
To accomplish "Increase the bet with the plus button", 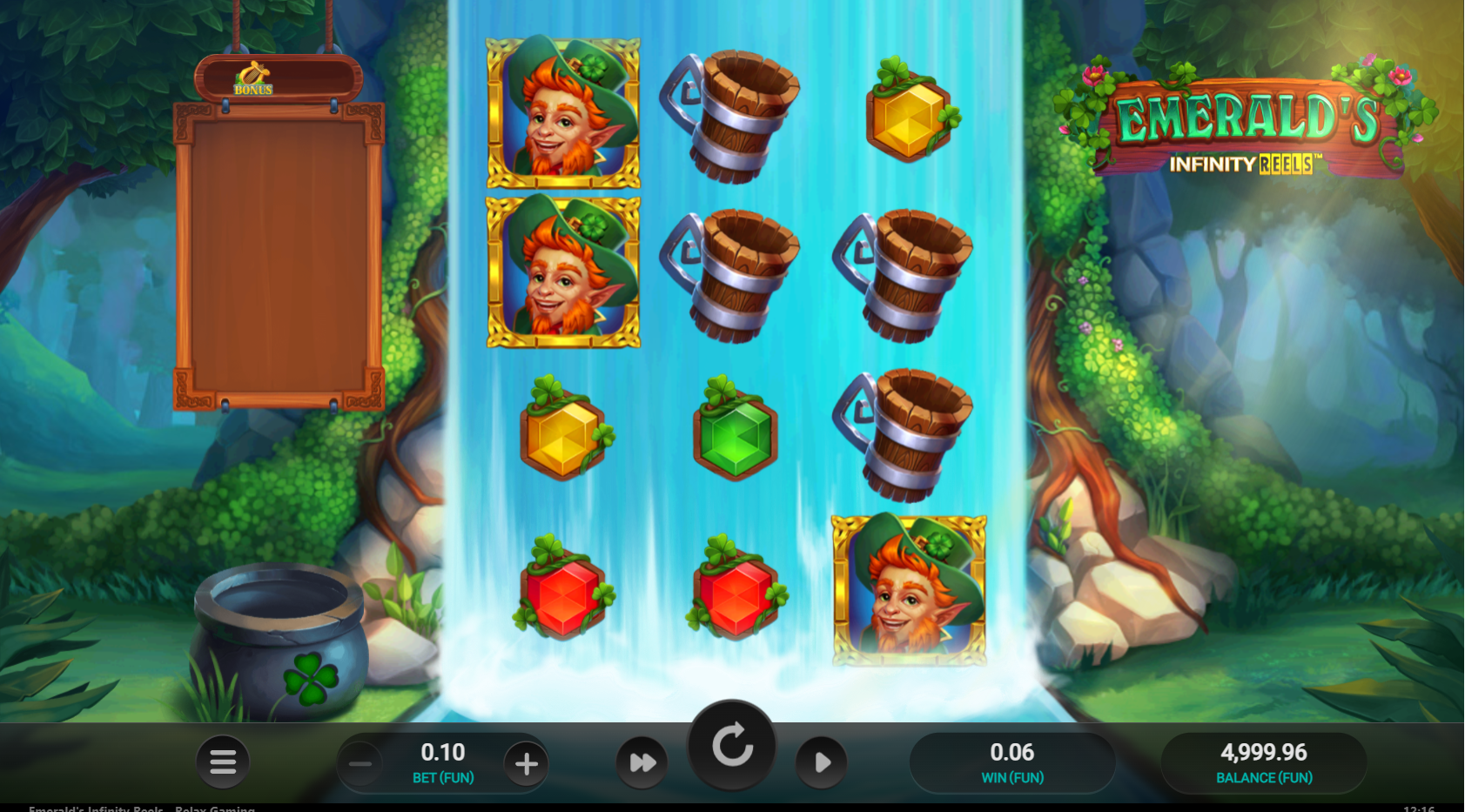I will (526, 764).
